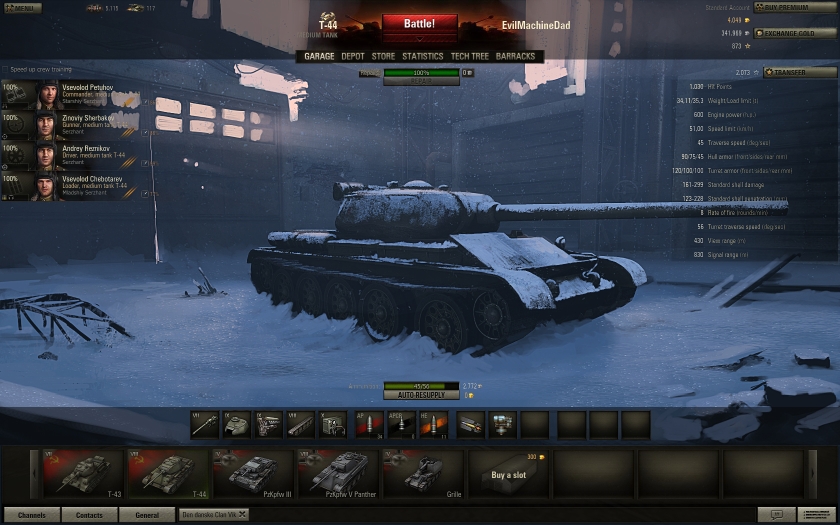
Task: Buy a new garage slot
Action: click(509, 473)
